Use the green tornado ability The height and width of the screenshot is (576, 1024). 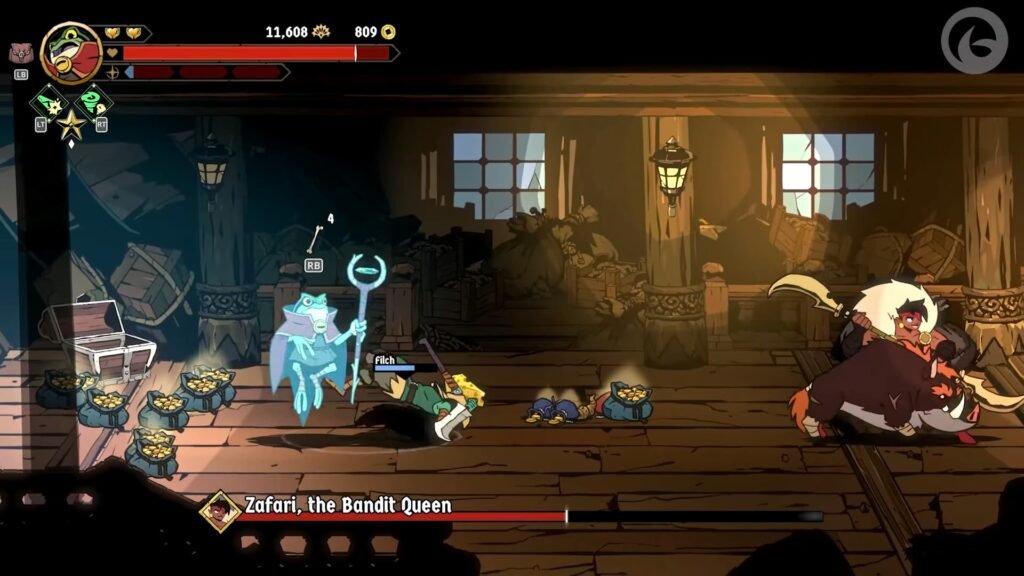[x=93, y=103]
